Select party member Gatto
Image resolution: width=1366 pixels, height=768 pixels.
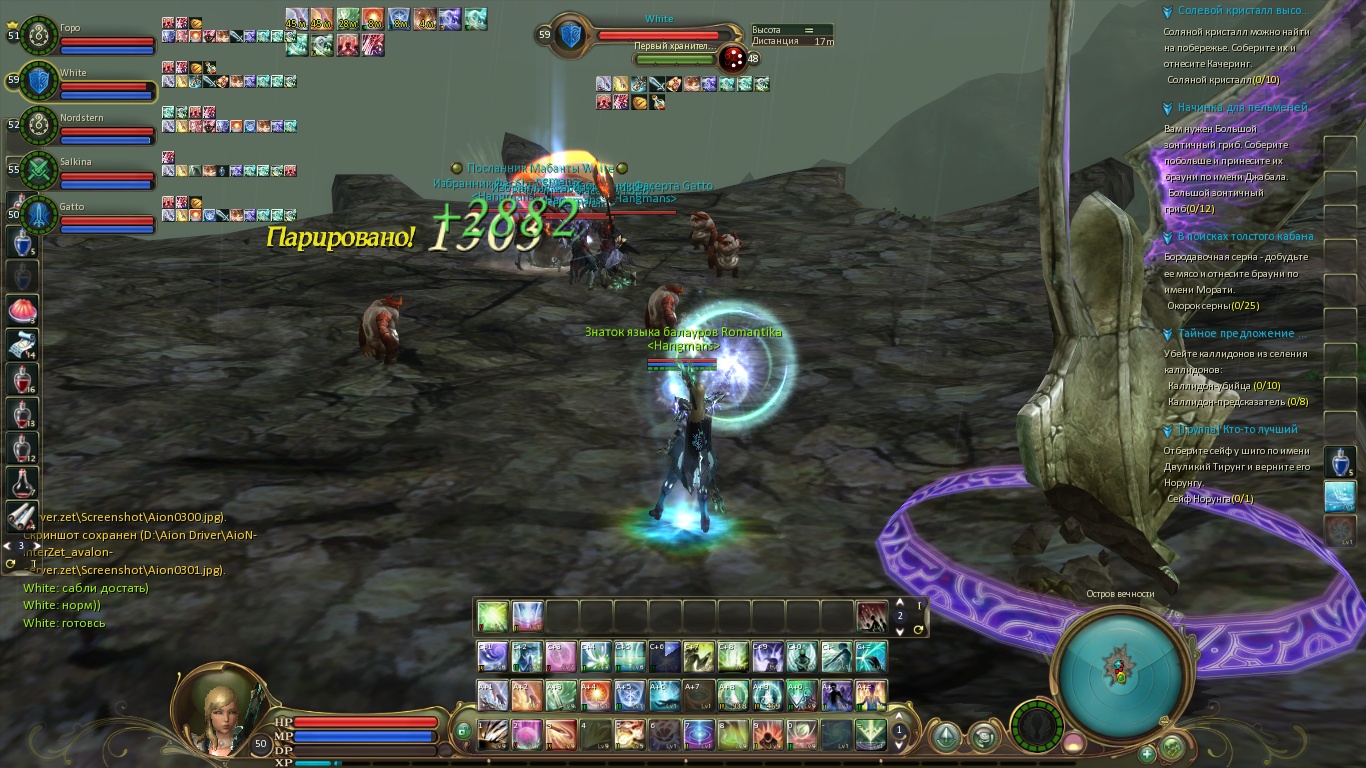click(x=38, y=214)
